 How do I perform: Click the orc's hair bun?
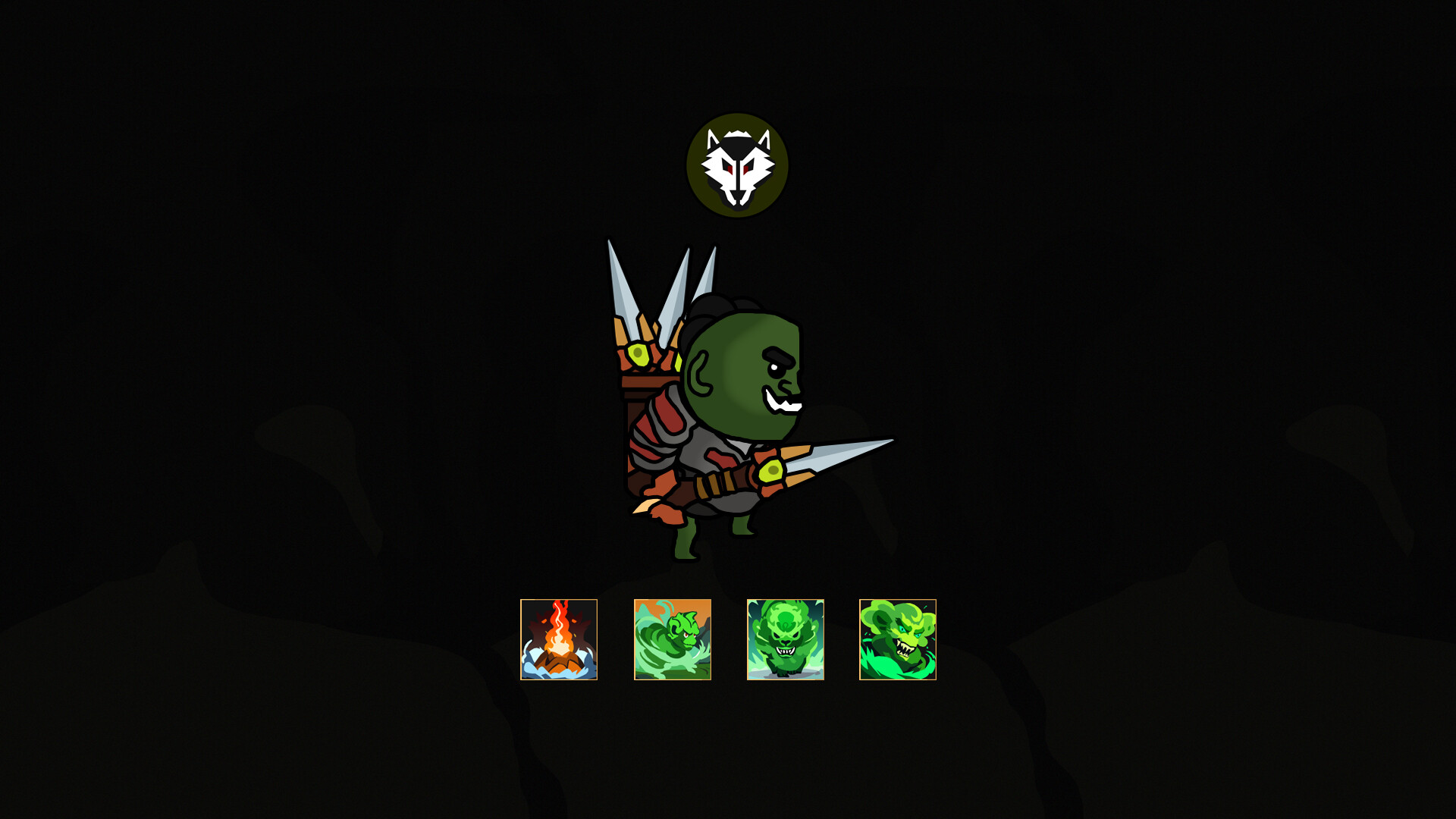pyautogui.click(x=713, y=303)
